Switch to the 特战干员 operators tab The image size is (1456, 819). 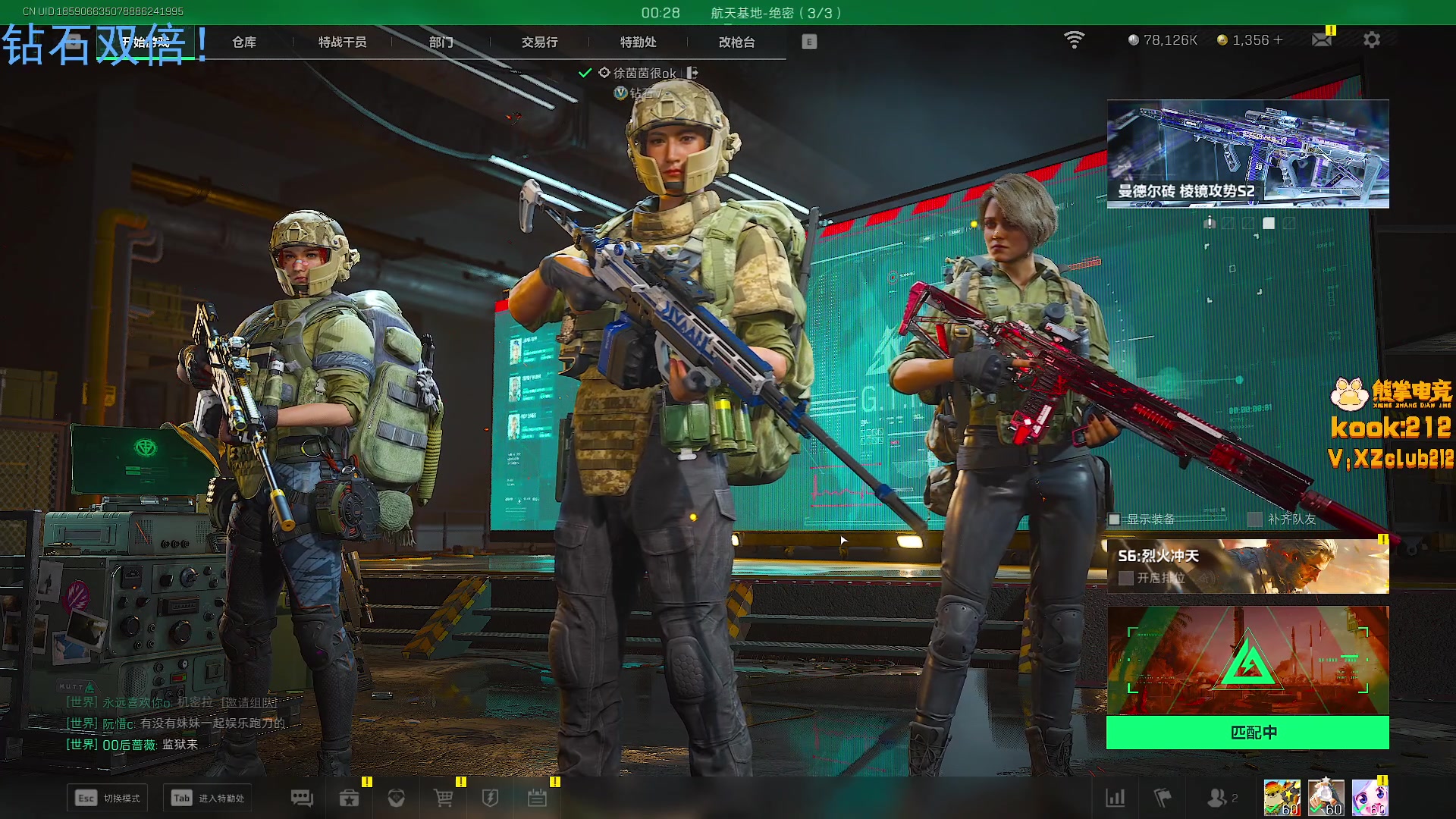pyautogui.click(x=342, y=42)
